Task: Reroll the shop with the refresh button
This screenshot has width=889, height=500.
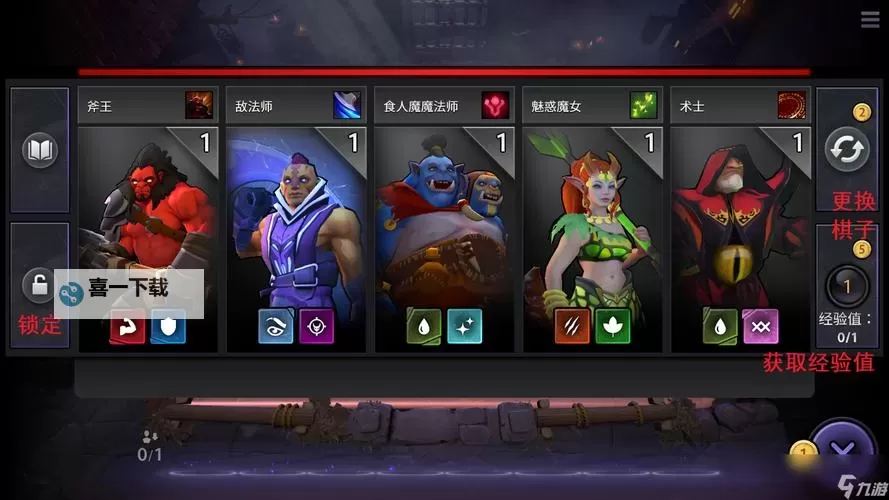Action: click(x=847, y=150)
